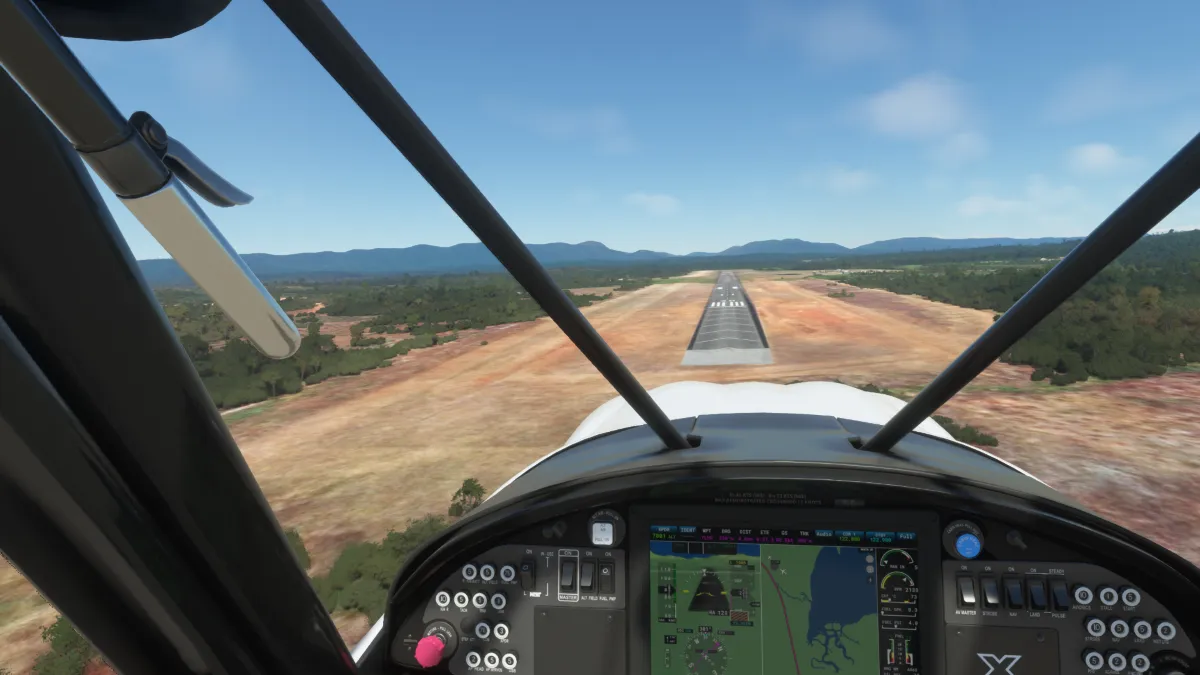The height and width of the screenshot is (675, 1200).
Task: Toggle the PULSE light switch
Action: point(1060,594)
